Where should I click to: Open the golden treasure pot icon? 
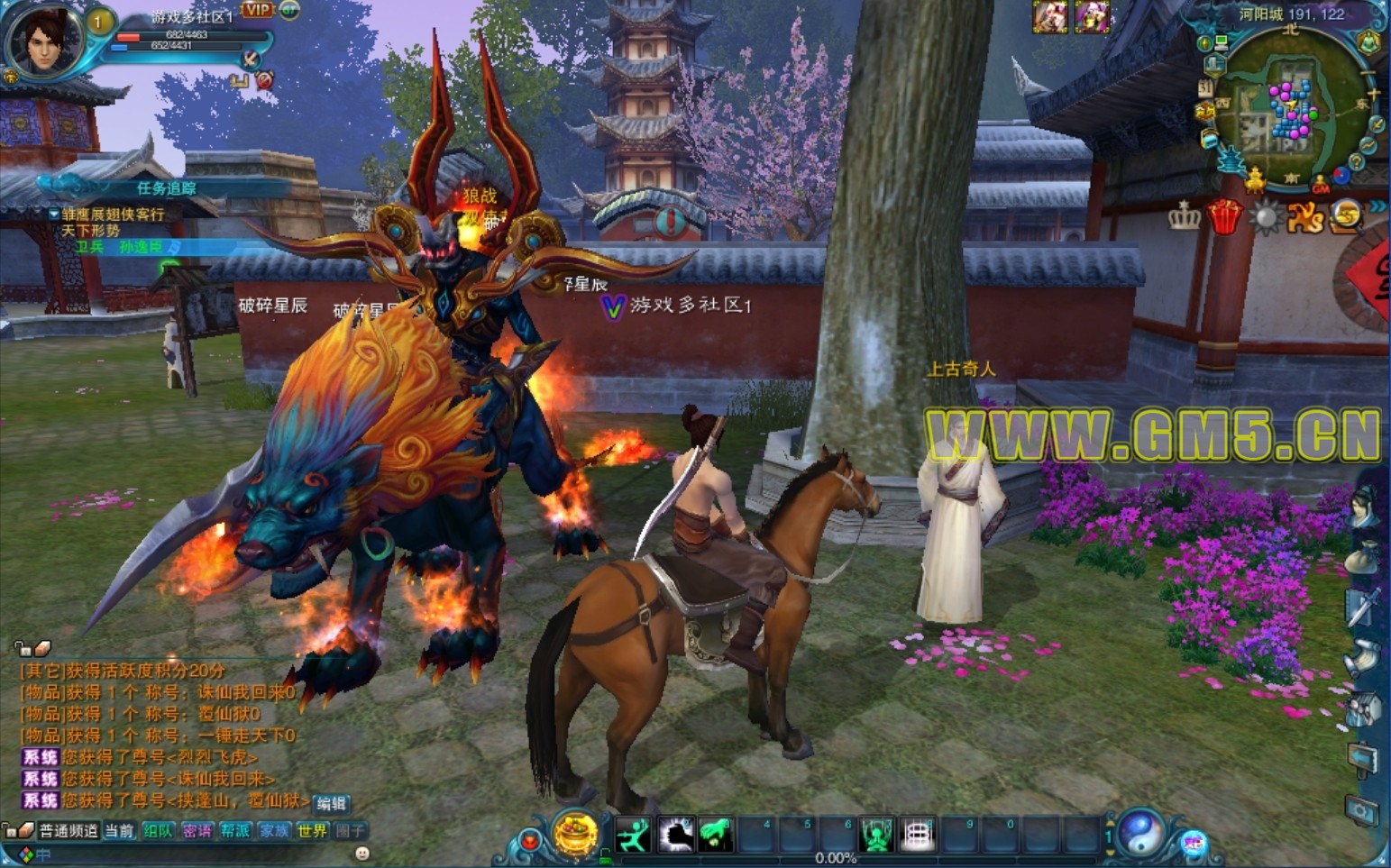[576, 832]
